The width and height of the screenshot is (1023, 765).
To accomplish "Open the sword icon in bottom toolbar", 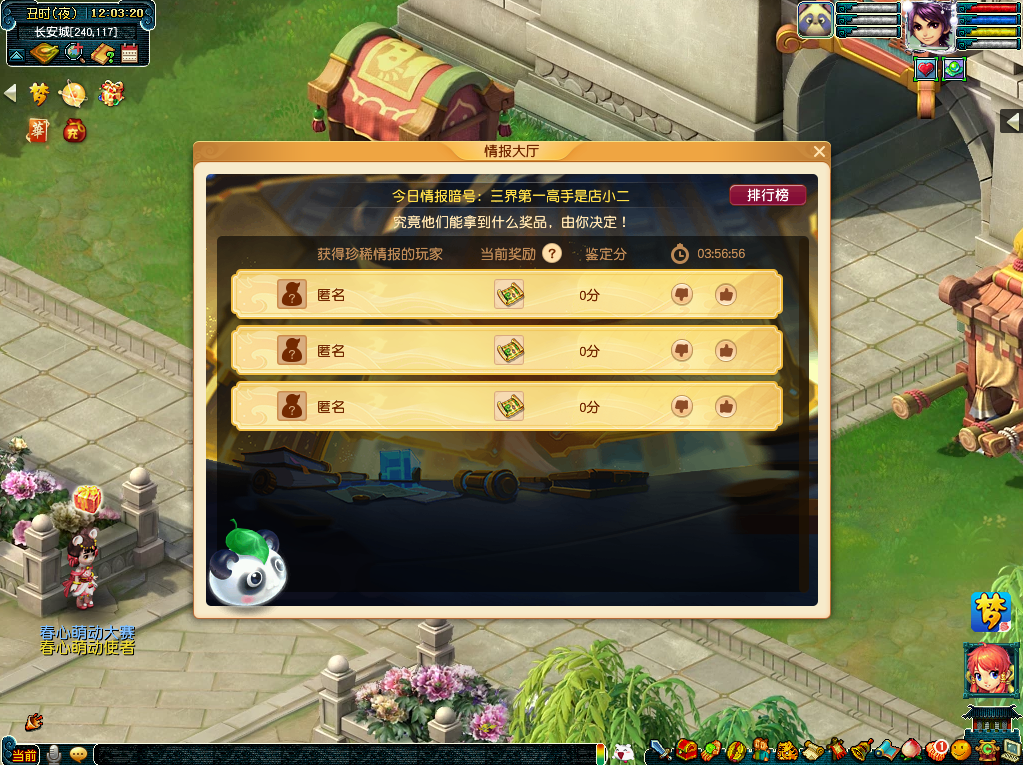I will 660,749.
